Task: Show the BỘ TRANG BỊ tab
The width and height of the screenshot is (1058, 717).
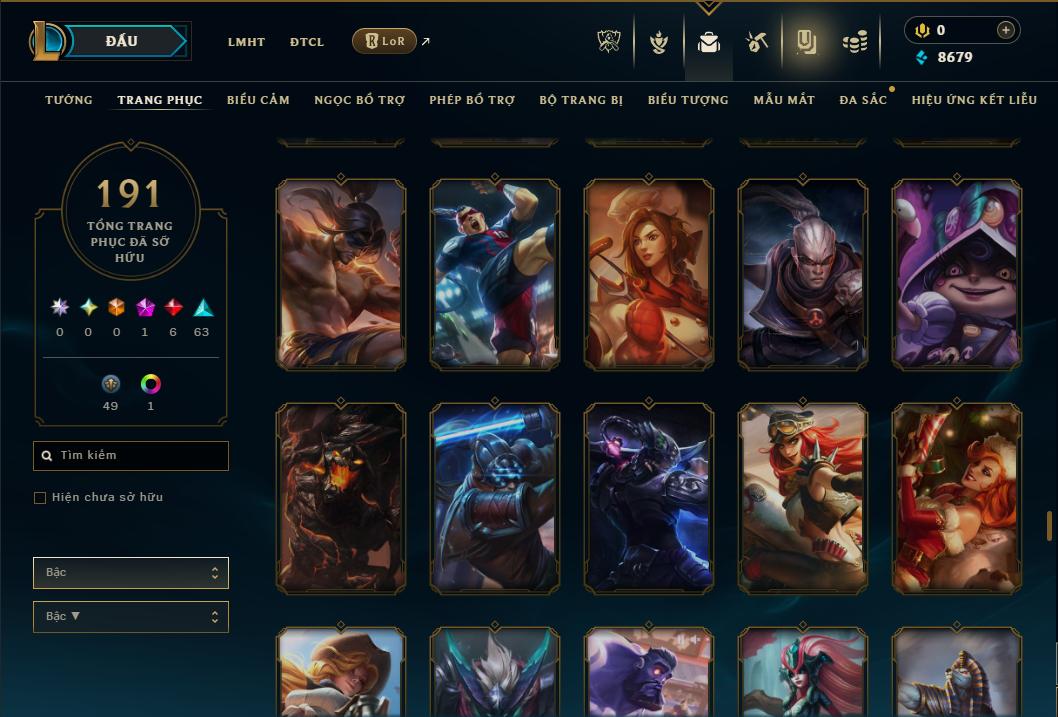Action: (x=581, y=100)
